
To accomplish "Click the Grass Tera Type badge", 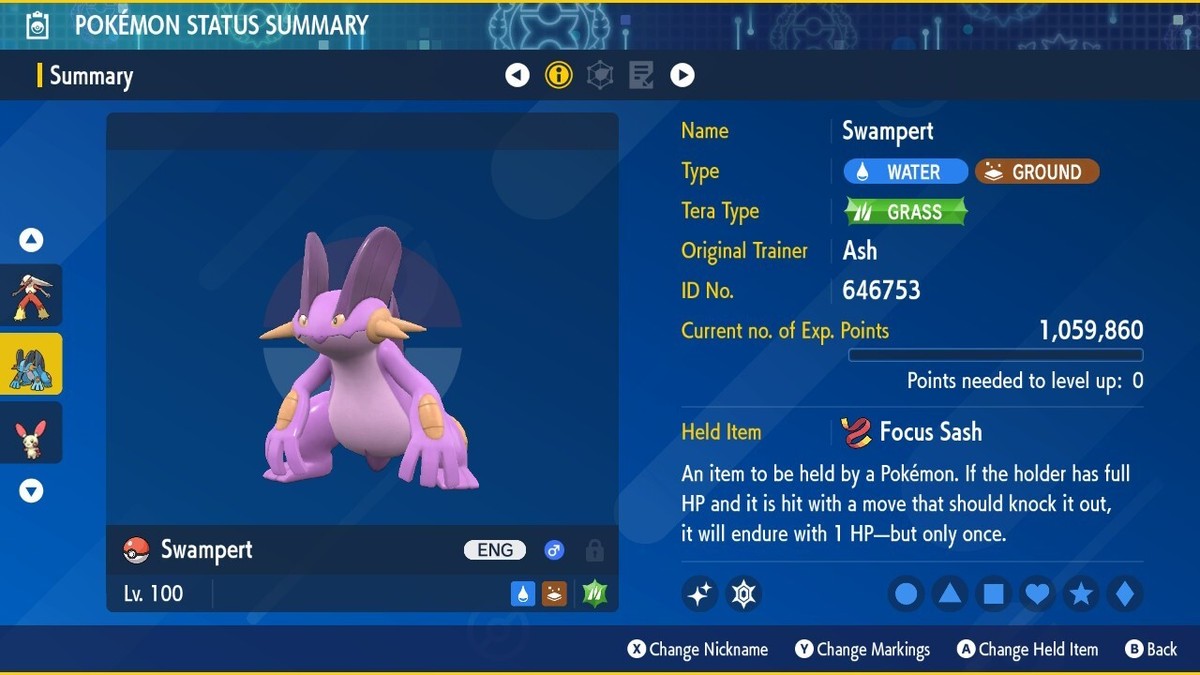I will (906, 212).
